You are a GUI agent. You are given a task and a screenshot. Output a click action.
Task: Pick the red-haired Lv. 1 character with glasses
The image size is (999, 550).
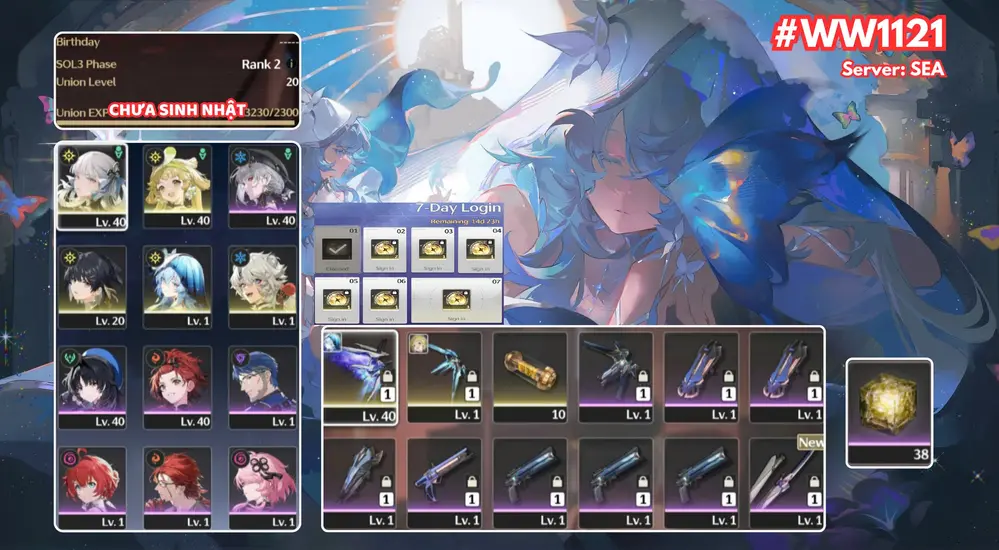tap(176, 486)
